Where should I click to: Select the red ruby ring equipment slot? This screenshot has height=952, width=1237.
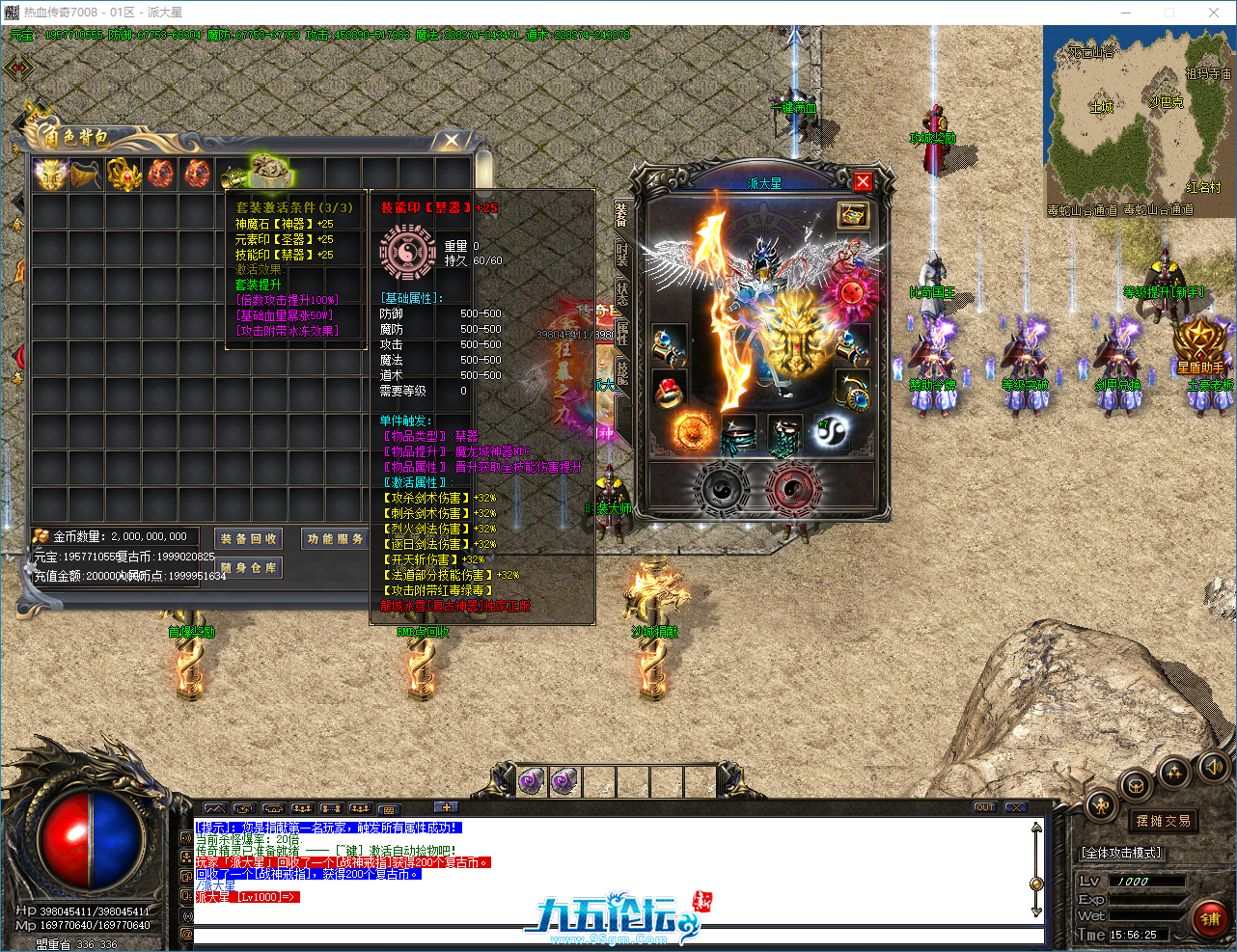pos(669,390)
